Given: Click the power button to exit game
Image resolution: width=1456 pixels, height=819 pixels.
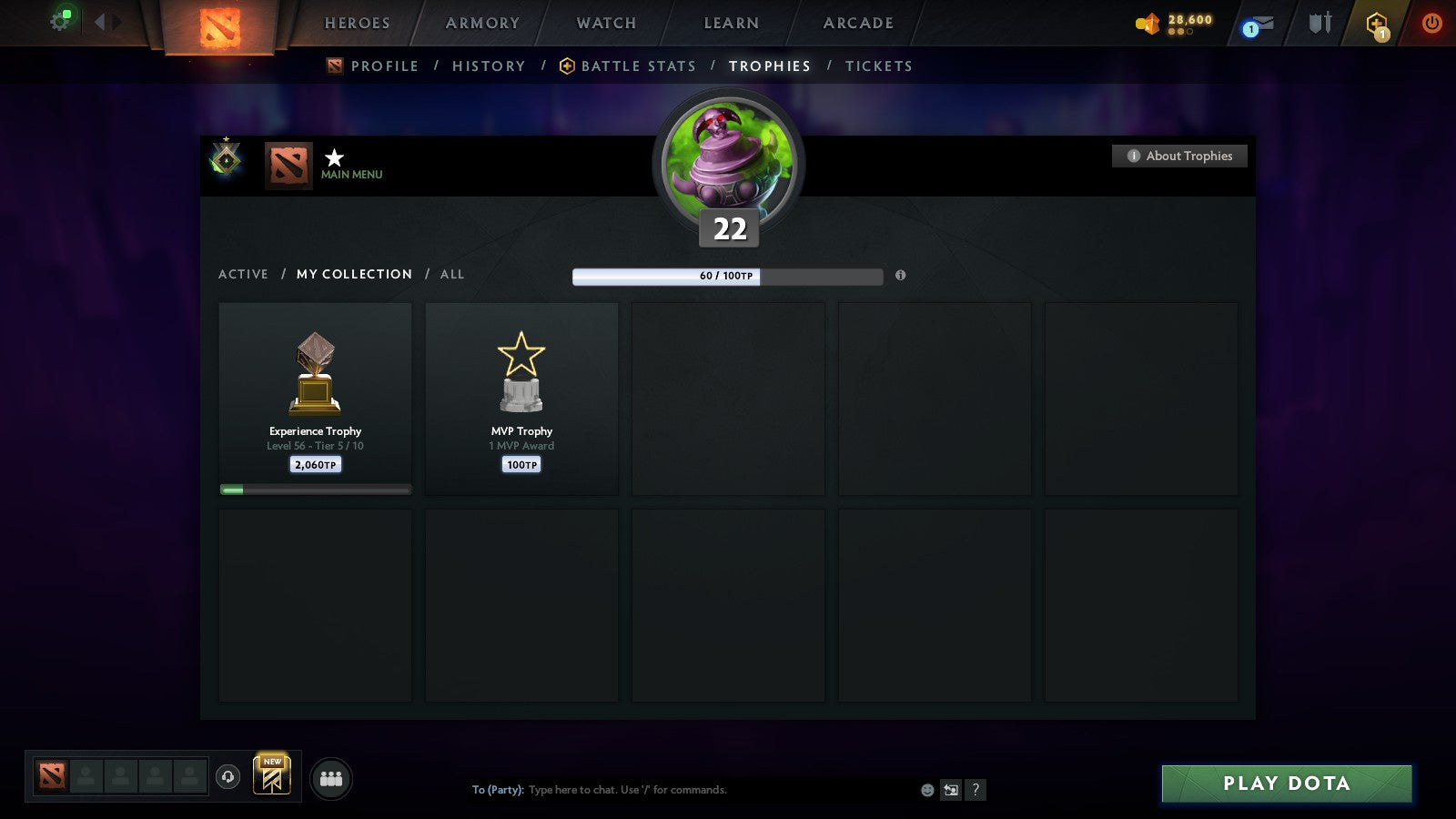Looking at the screenshot, I should 1430,25.
